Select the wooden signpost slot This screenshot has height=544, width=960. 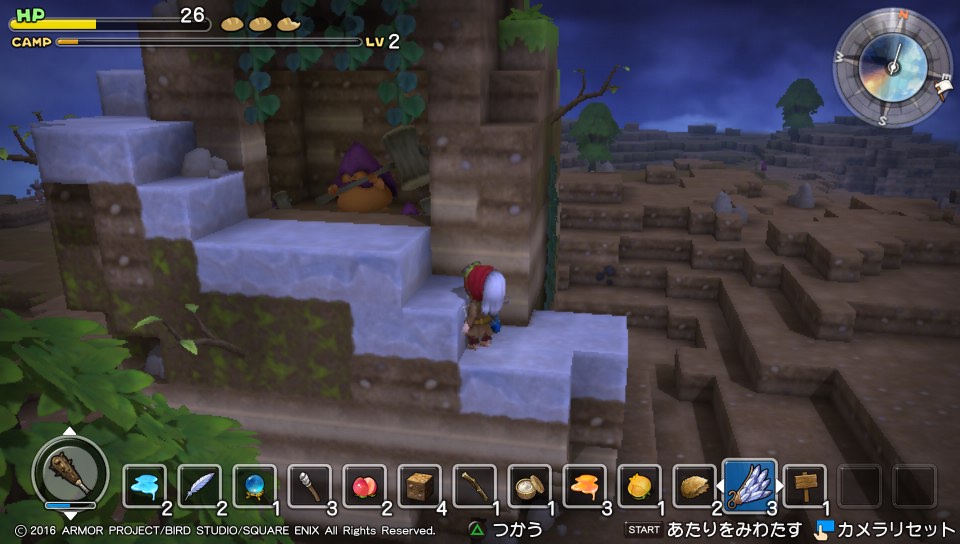(804, 487)
